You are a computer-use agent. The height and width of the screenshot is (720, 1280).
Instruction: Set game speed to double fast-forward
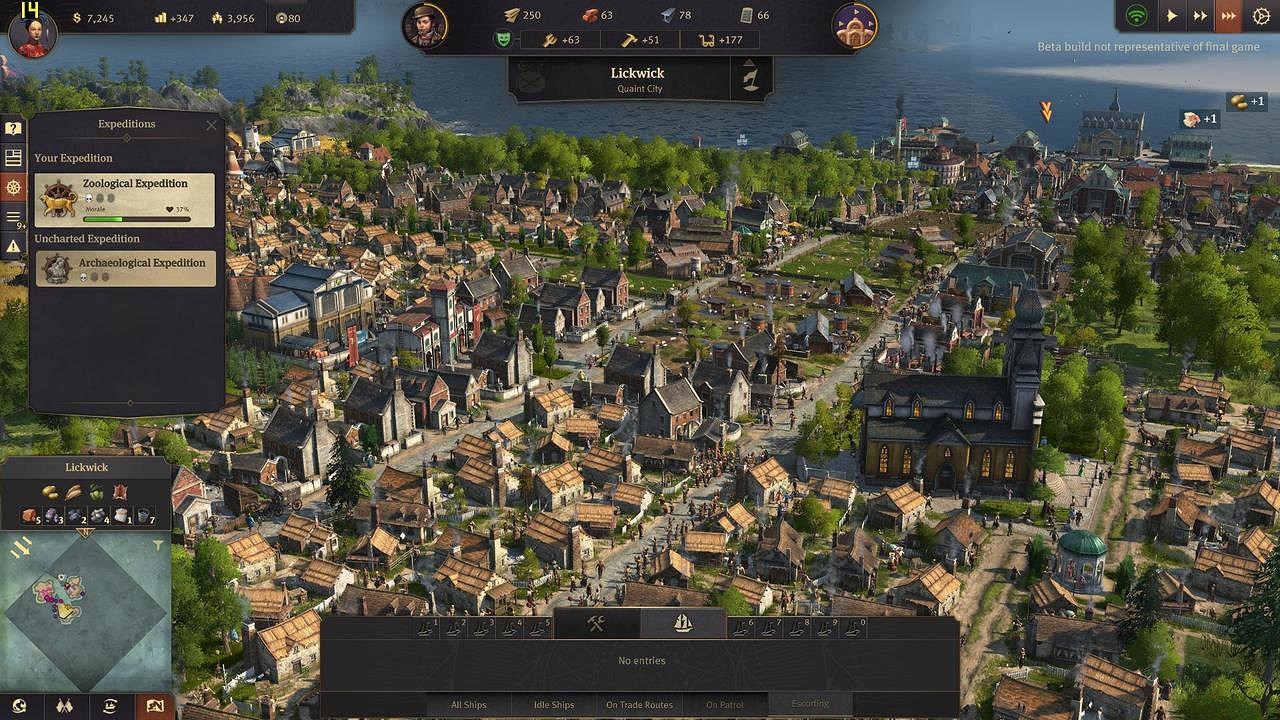coord(1200,16)
